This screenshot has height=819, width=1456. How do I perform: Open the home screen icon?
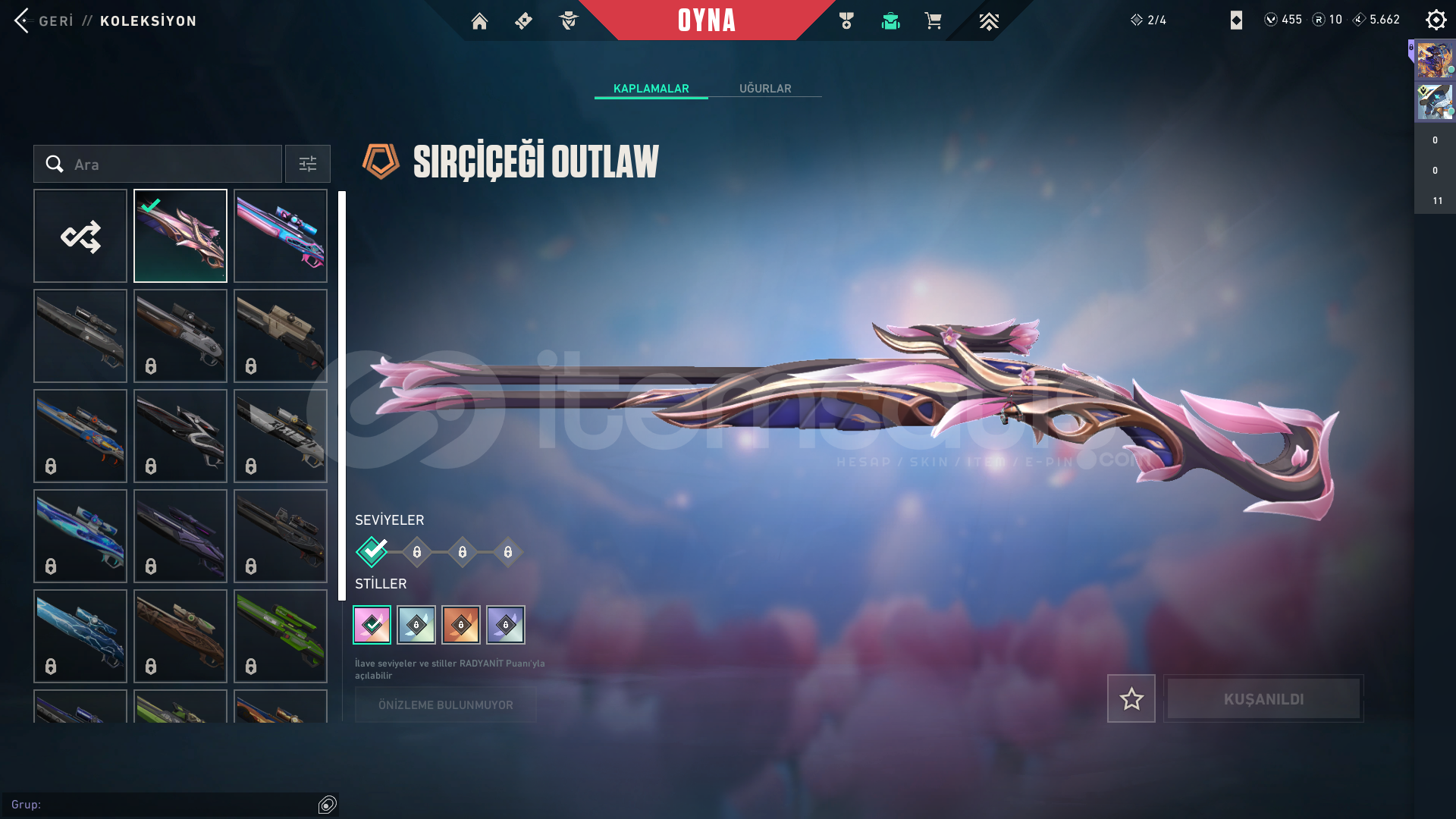[479, 21]
